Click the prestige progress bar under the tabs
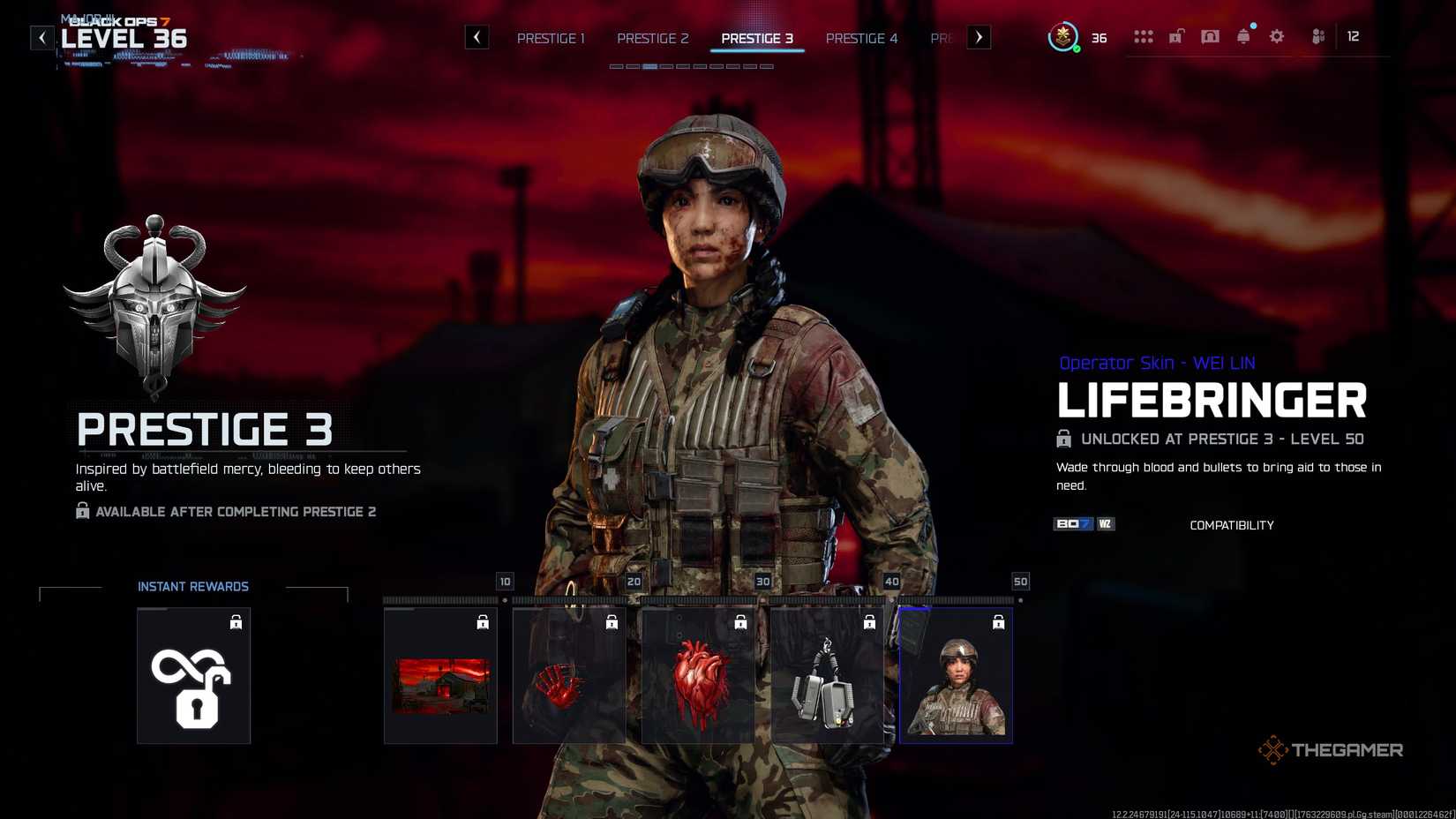1456x819 pixels. pyautogui.click(x=693, y=65)
